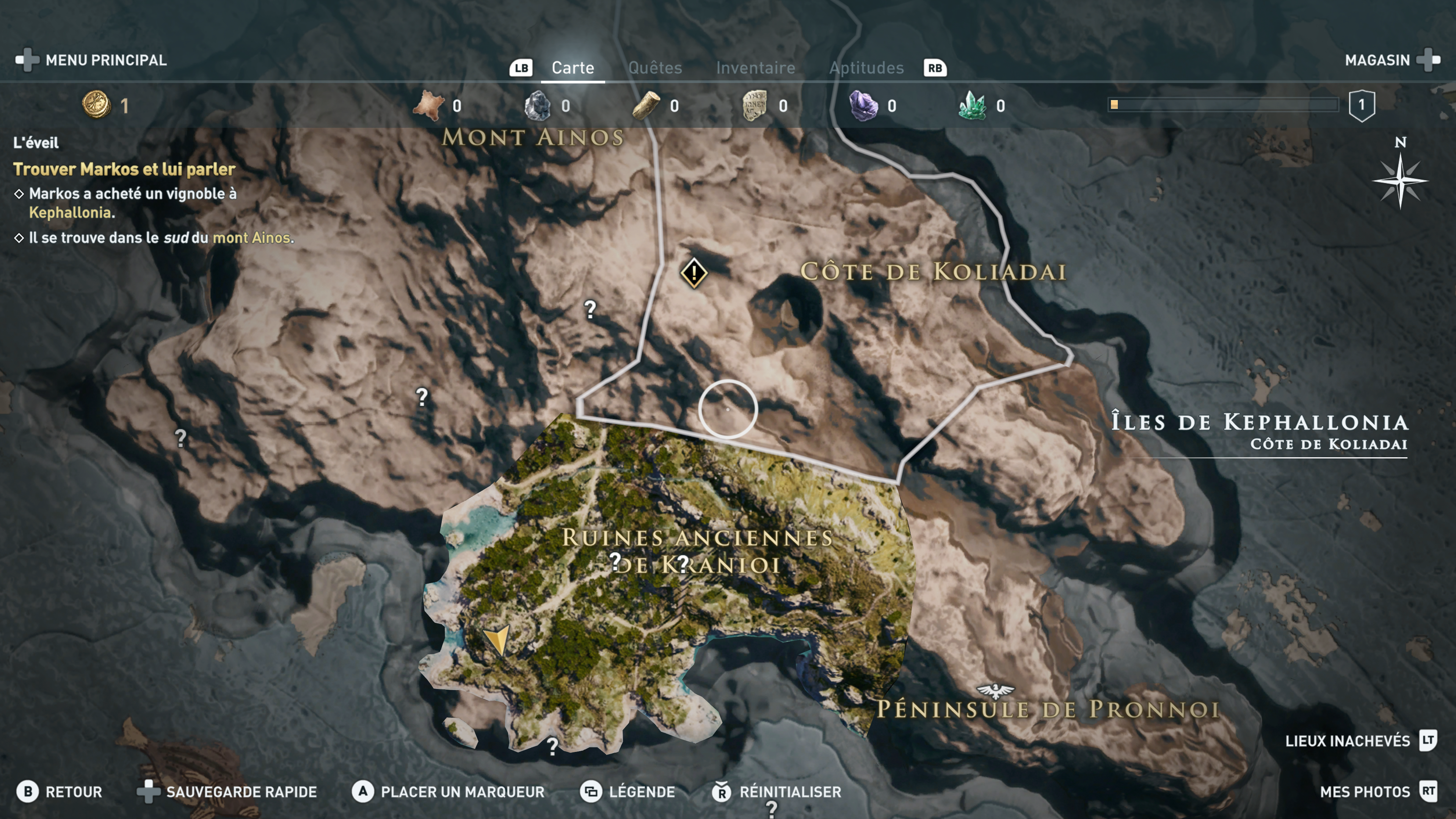
Task: Select the diamond exclamation quest marker
Action: (693, 273)
